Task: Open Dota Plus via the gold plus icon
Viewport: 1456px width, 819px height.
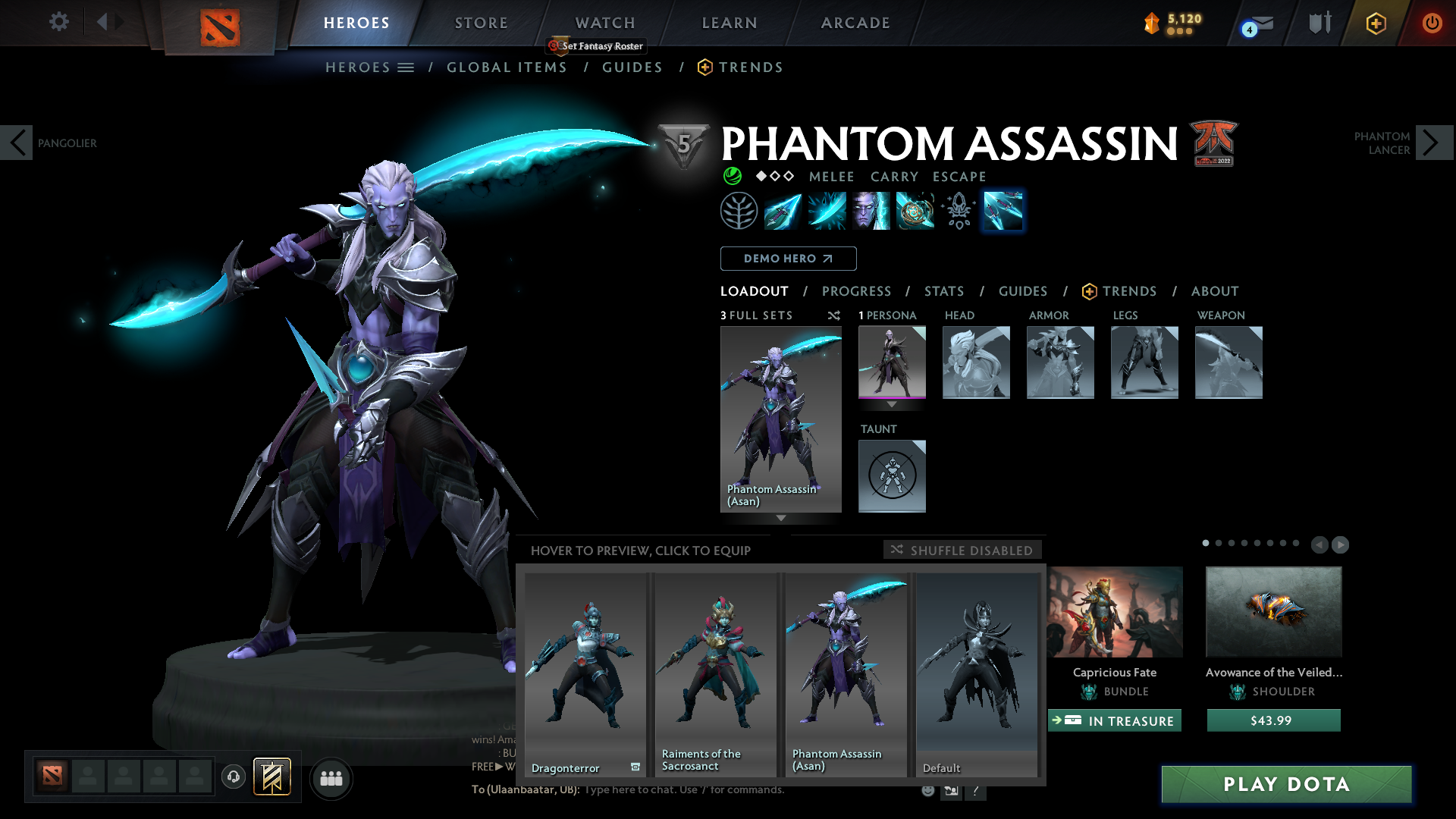Action: point(1378,23)
